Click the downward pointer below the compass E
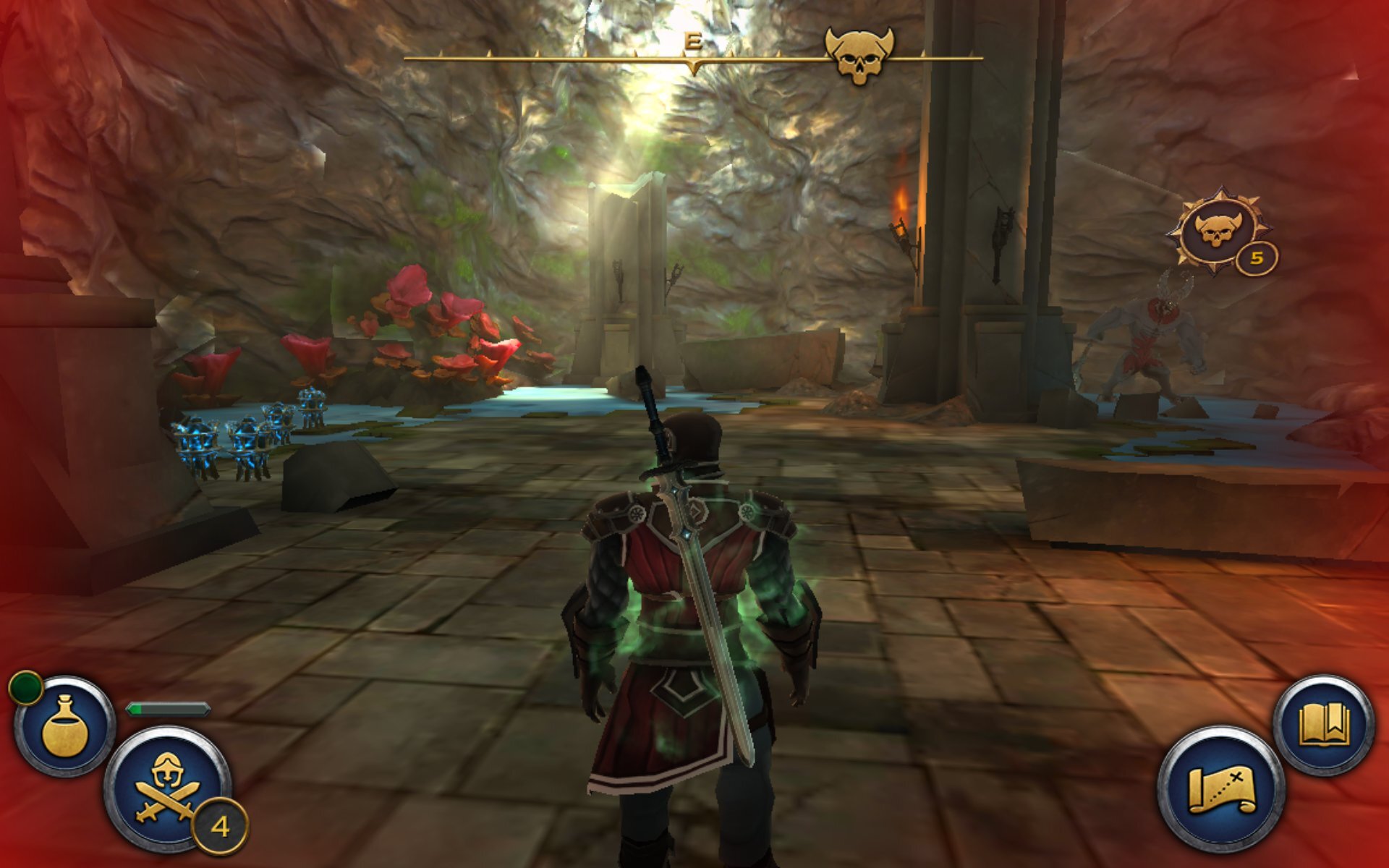Image resolution: width=1389 pixels, height=868 pixels. [x=692, y=65]
